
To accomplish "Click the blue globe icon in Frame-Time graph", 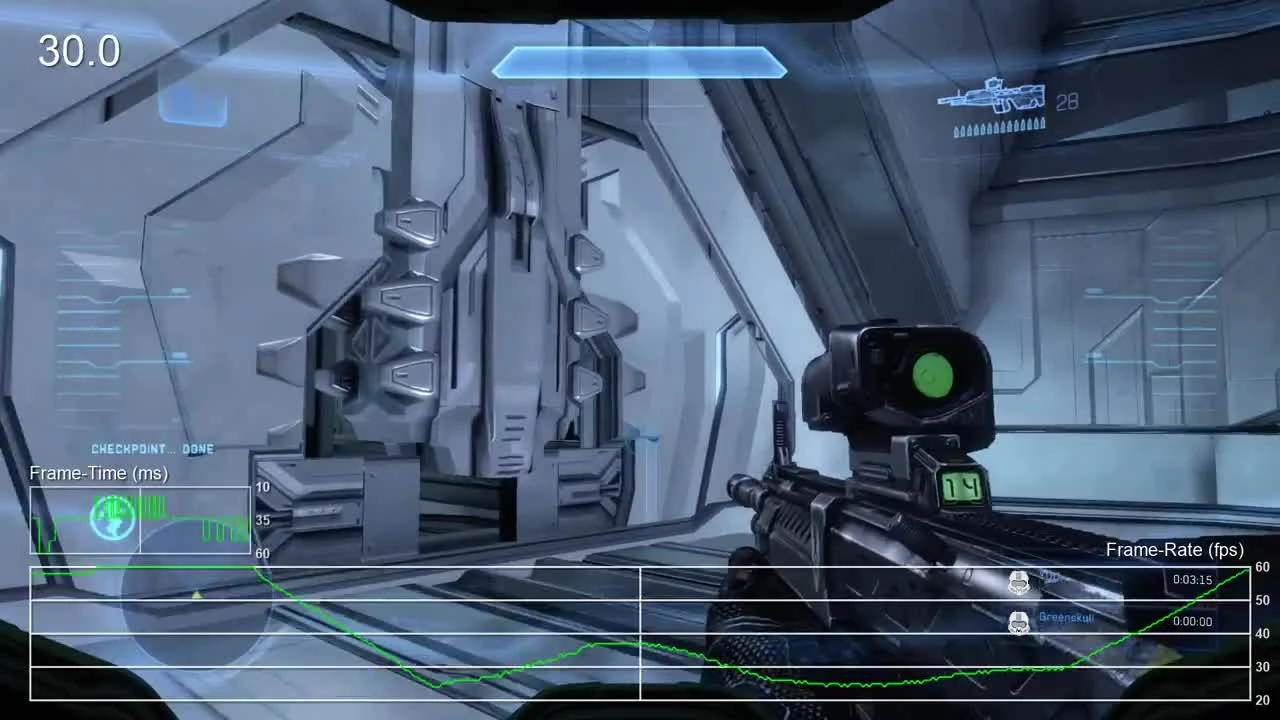I will [113, 516].
